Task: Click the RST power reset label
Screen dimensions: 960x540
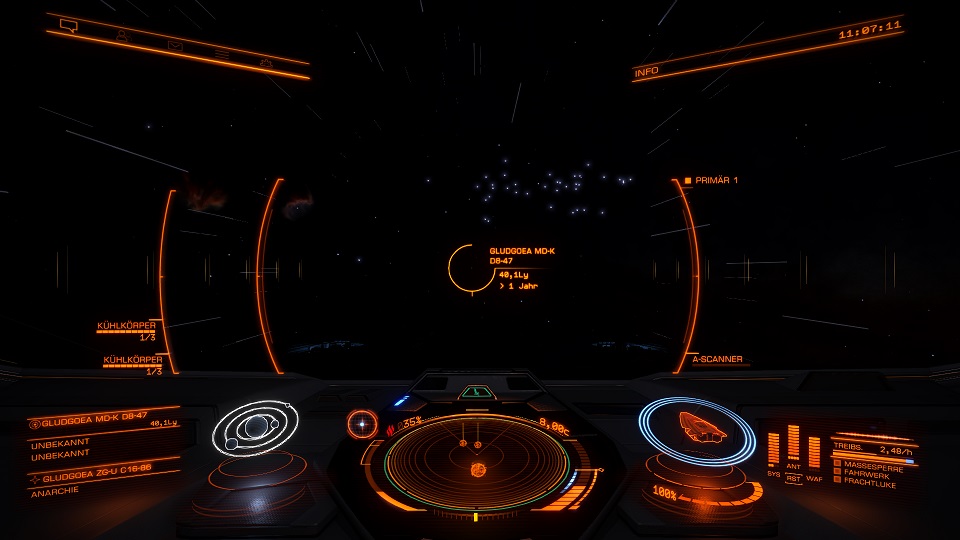Action: pyautogui.click(x=794, y=478)
